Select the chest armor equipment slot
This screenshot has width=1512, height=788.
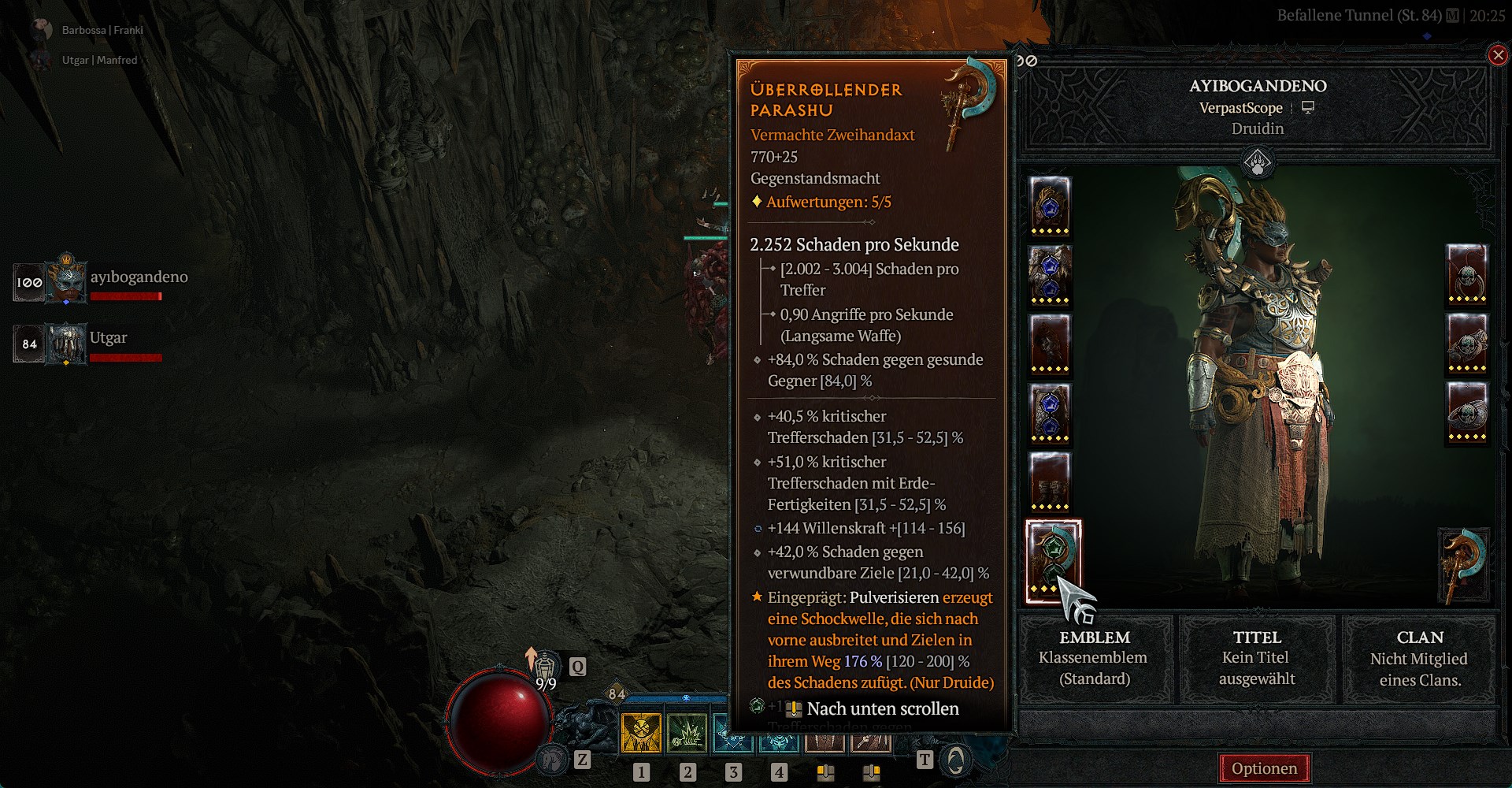1051,274
